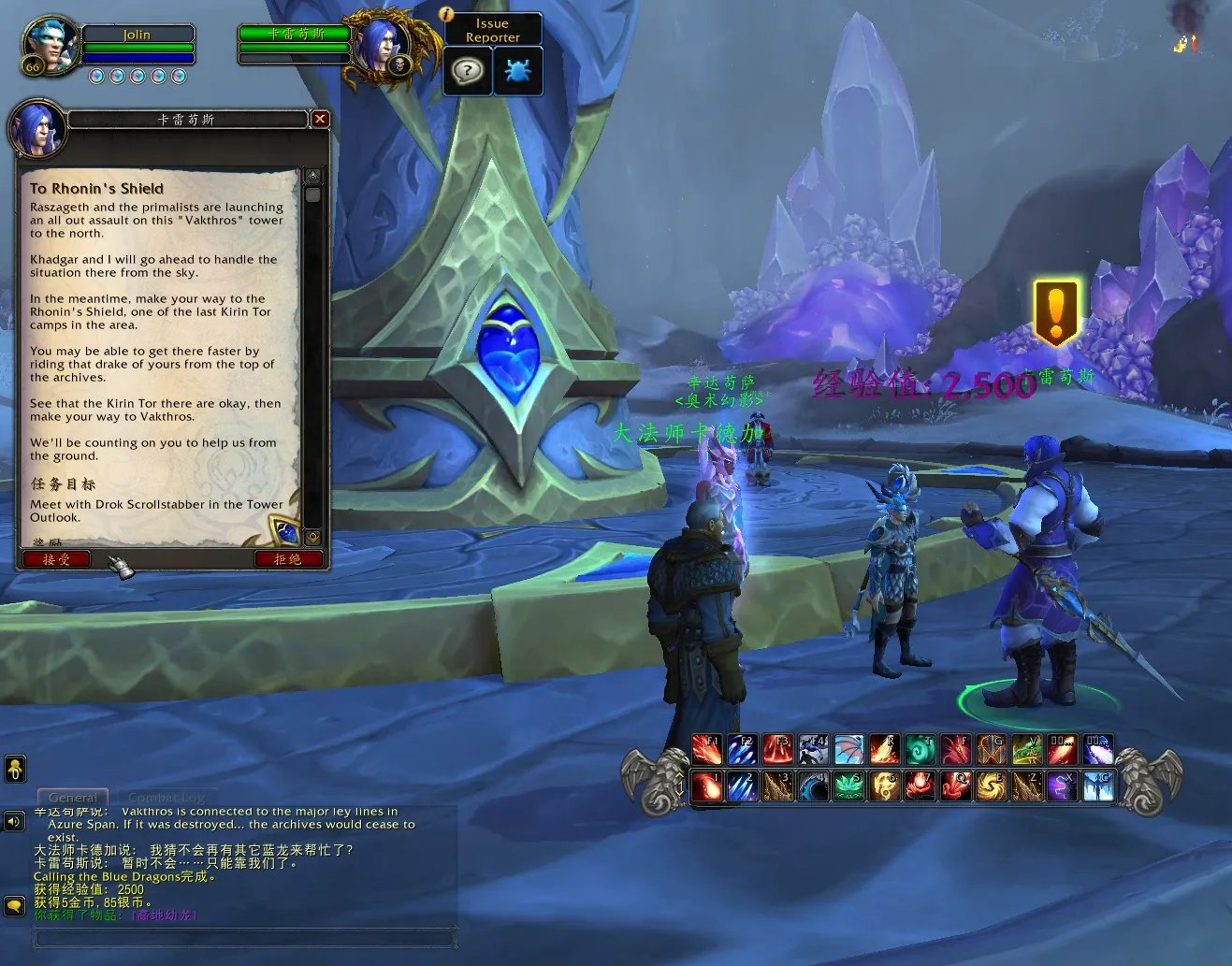1232x966 pixels.
Task: Activate the red dragon ability on key F
Action: pos(955,749)
